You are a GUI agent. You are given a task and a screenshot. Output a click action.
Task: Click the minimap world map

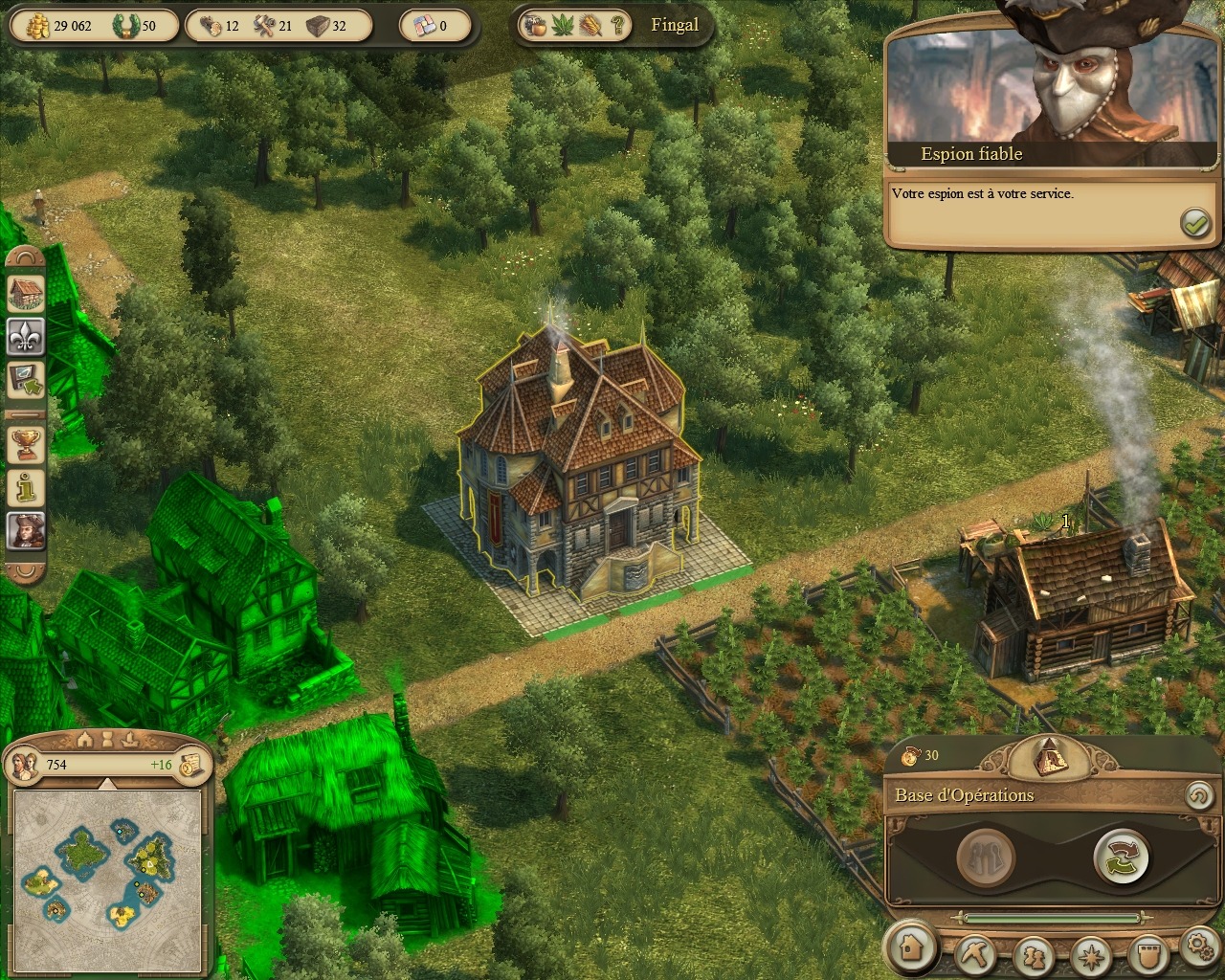tap(107, 880)
